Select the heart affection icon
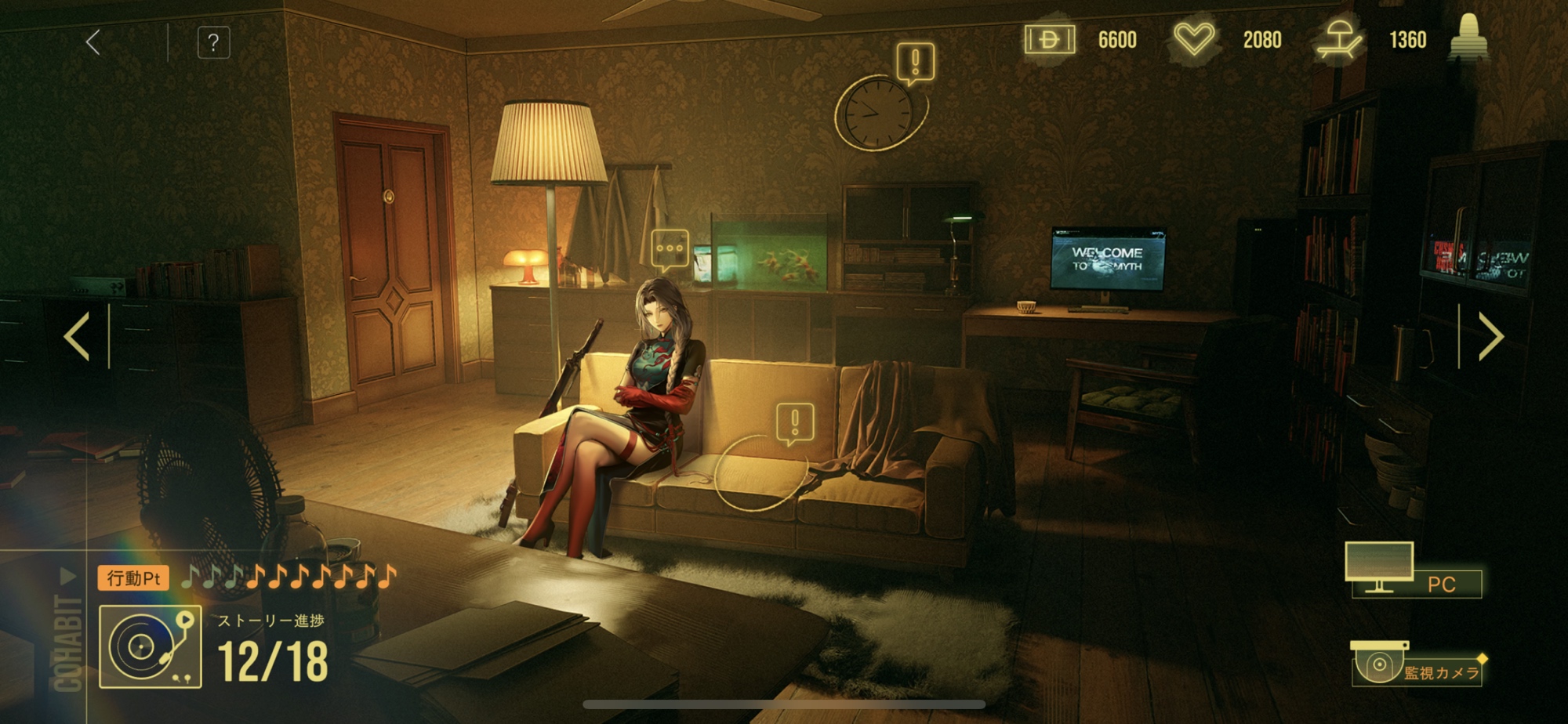 click(1193, 39)
